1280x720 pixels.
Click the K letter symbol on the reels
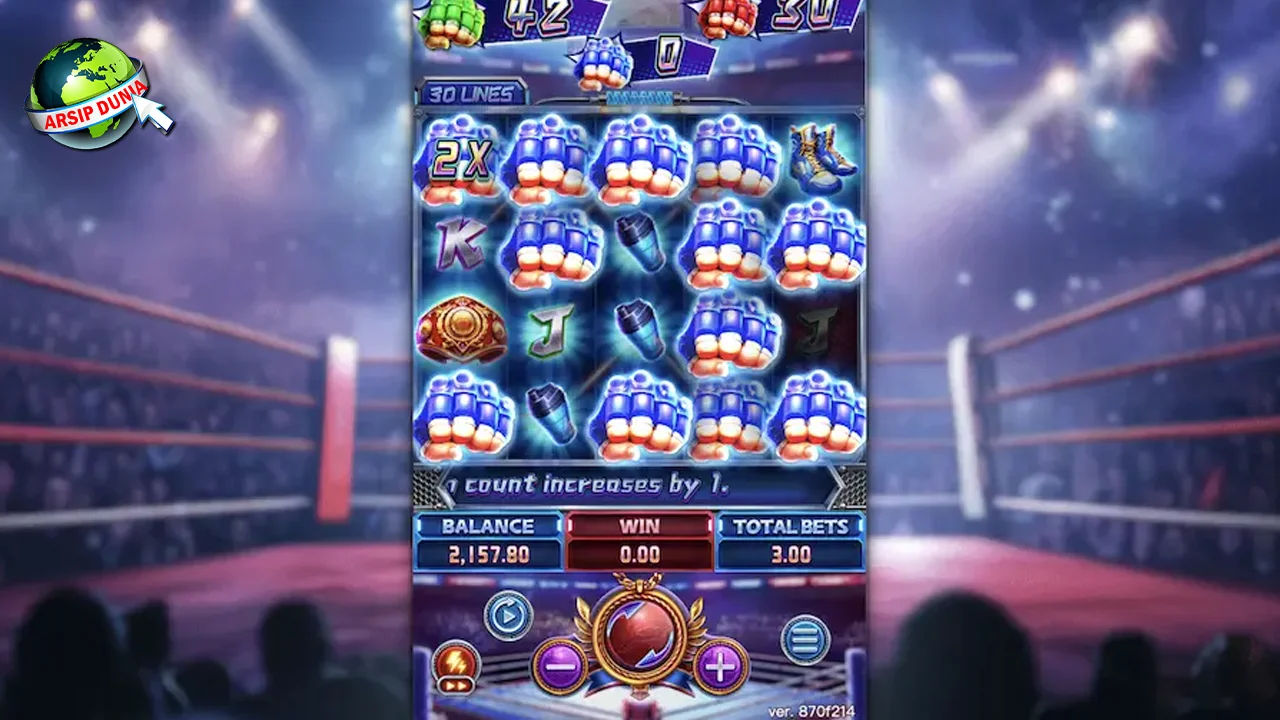point(460,245)
